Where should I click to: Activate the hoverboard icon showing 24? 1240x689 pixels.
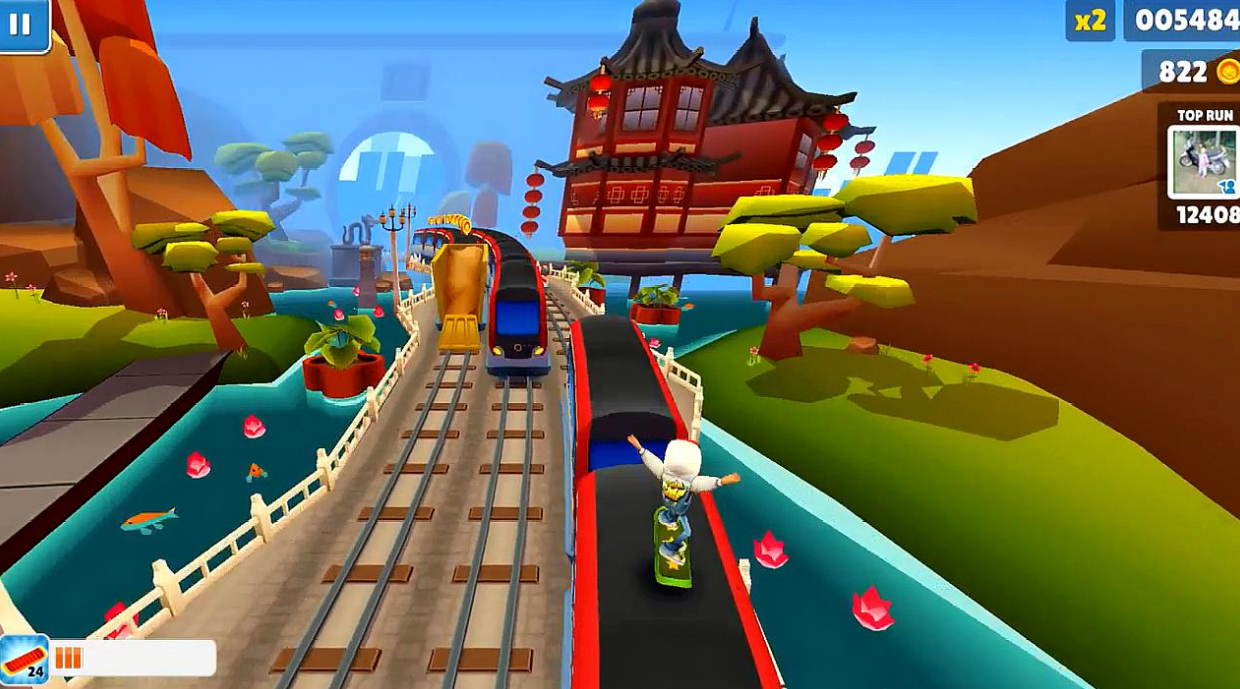(x=24, y=660)
